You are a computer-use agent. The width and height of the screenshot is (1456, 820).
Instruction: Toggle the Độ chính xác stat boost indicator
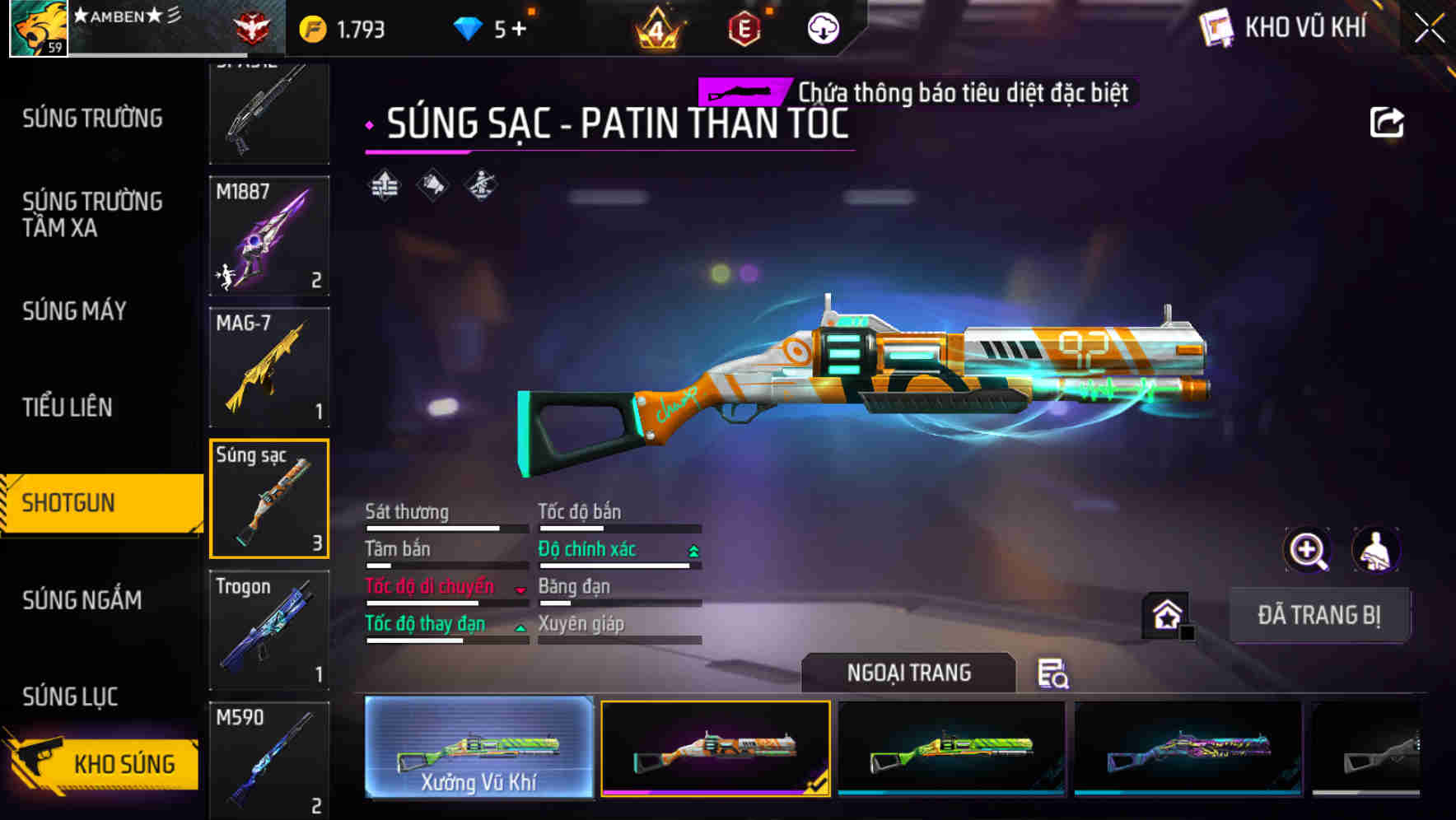click(x=692, y=548)
